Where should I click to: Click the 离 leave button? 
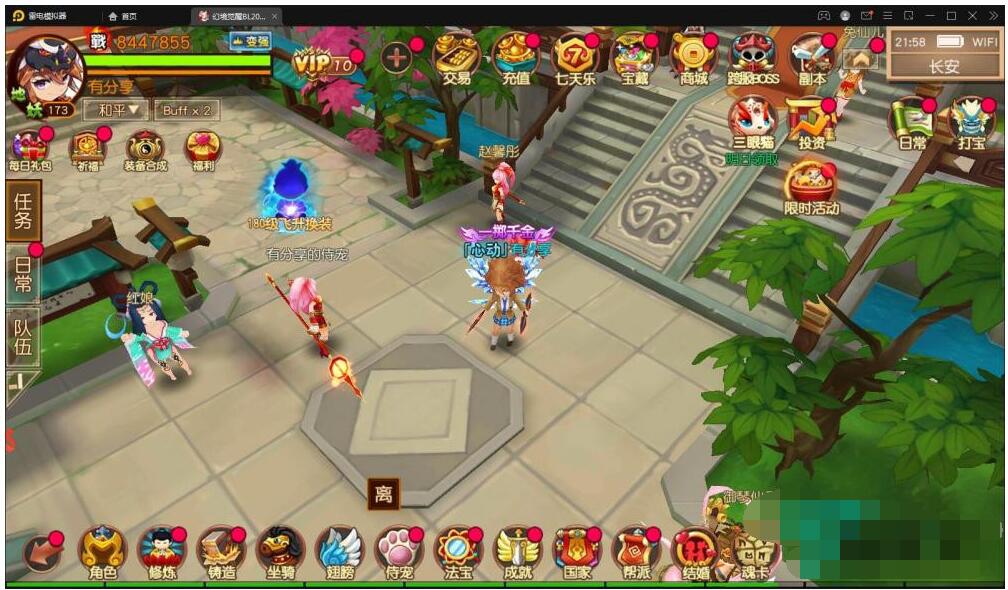[x=383, y=494]
